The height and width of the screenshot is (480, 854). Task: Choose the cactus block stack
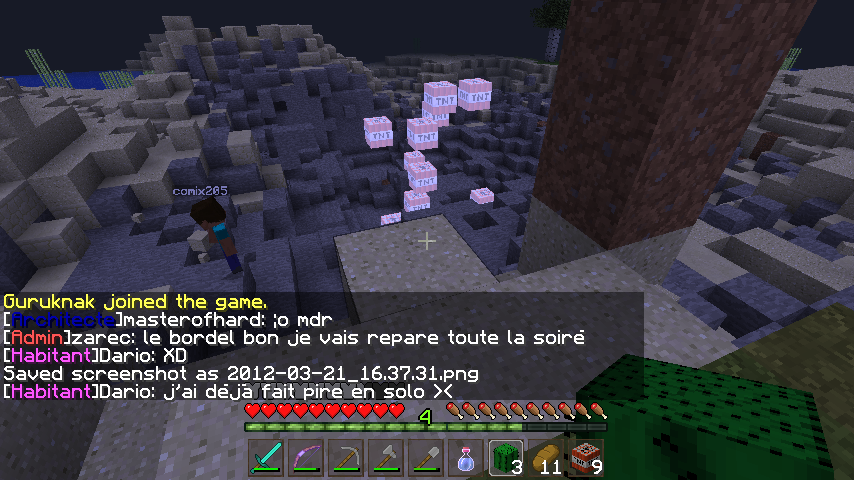click(x=507, y=458)
